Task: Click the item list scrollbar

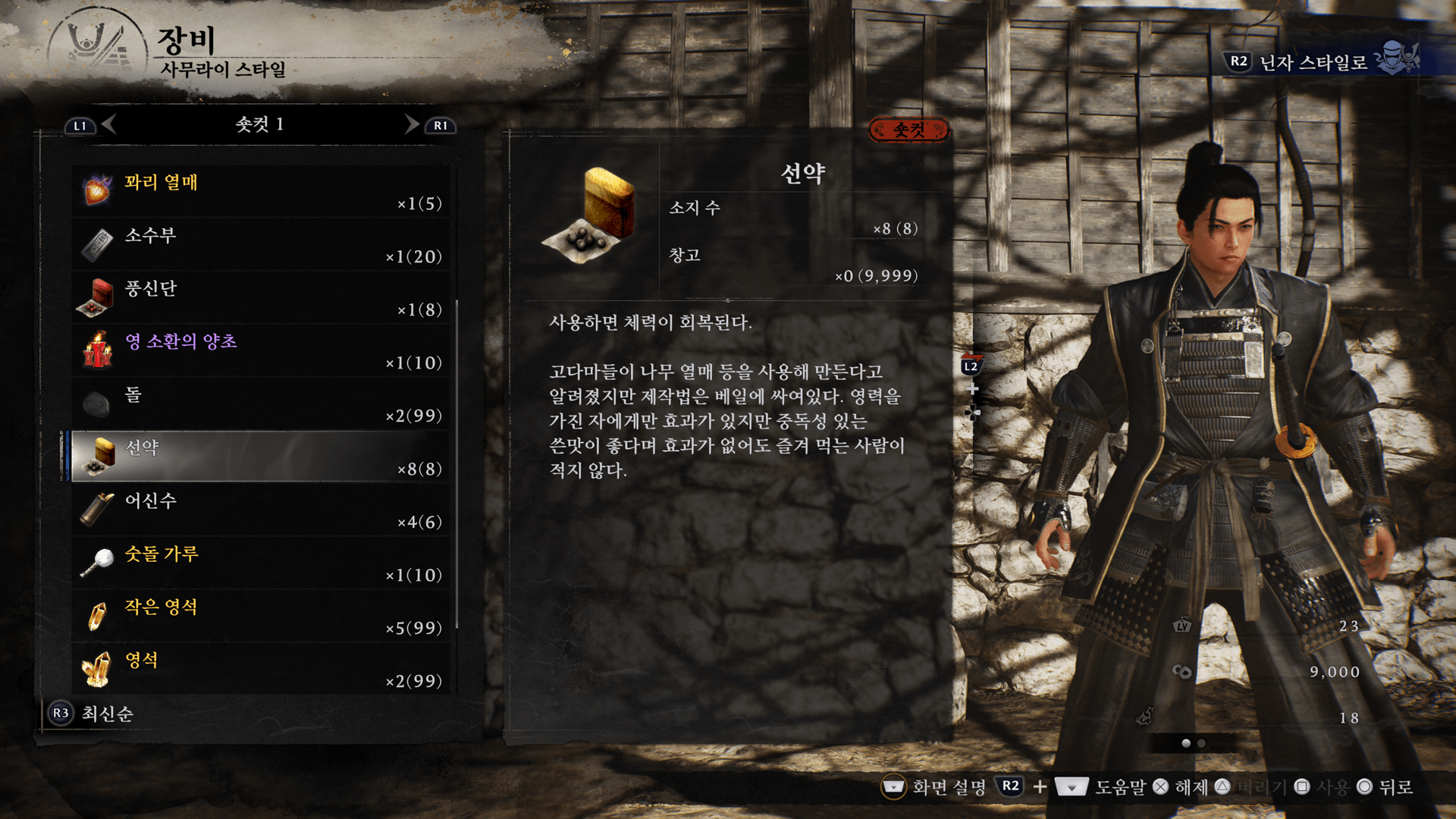Action: (457, 463)
